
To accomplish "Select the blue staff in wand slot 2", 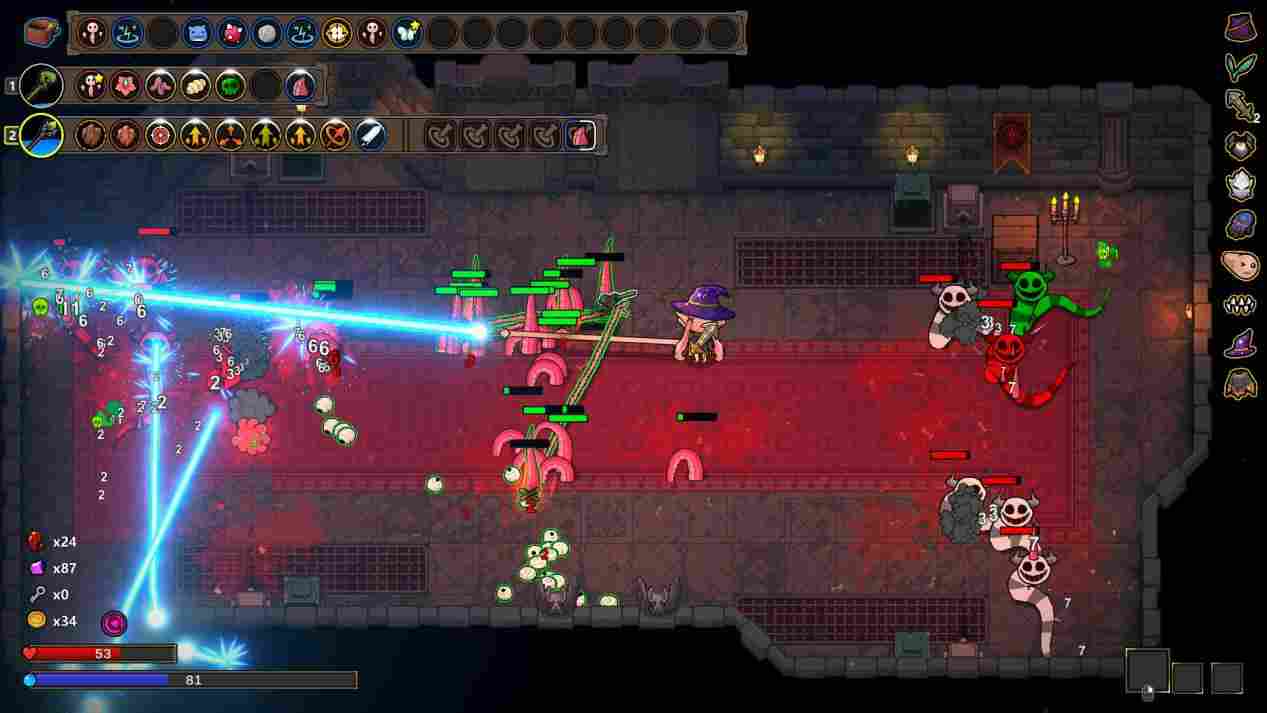I will point(41,135).
